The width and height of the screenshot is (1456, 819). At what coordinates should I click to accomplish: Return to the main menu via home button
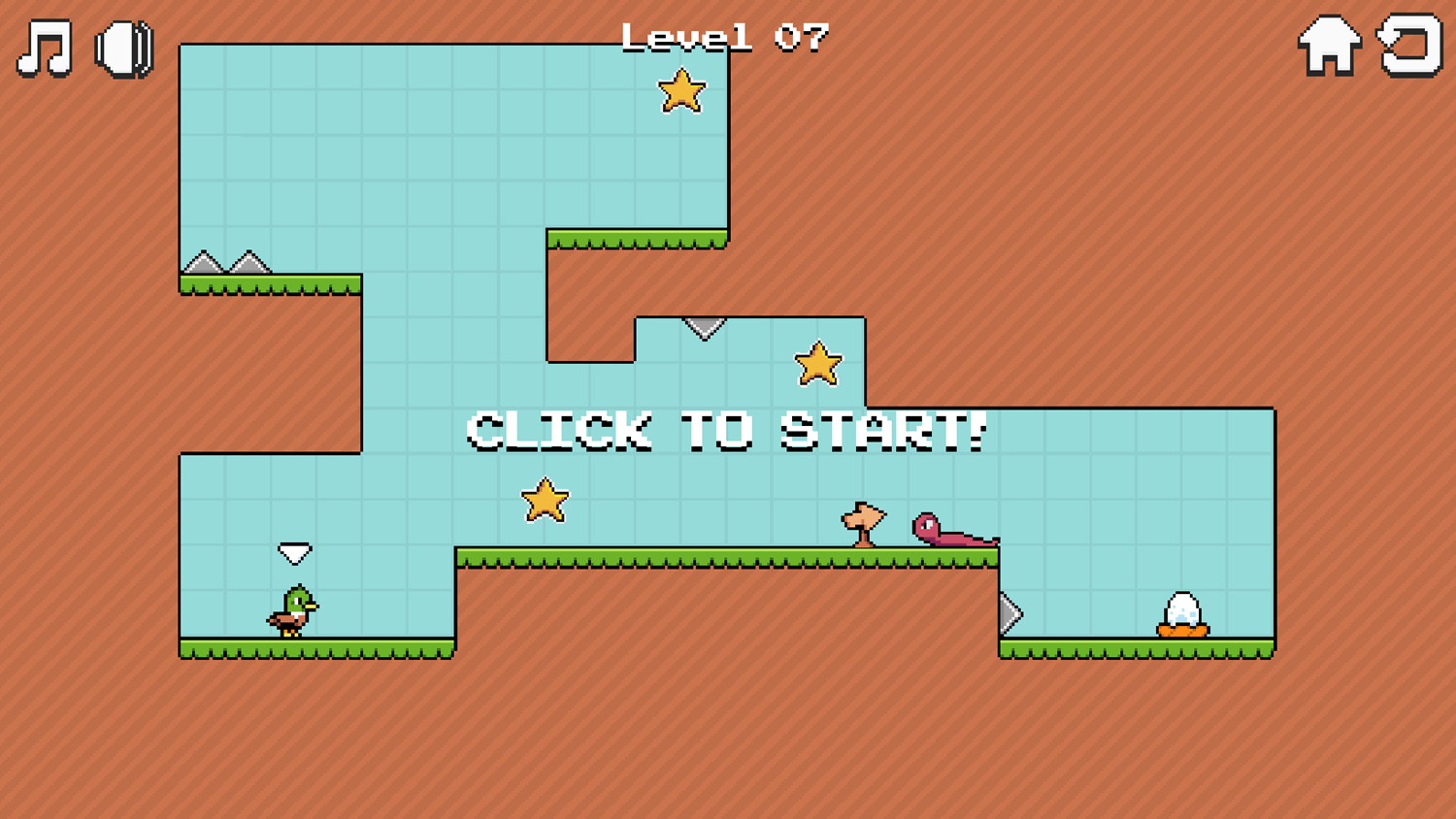pyautogui.click(x=1330, y=44)
